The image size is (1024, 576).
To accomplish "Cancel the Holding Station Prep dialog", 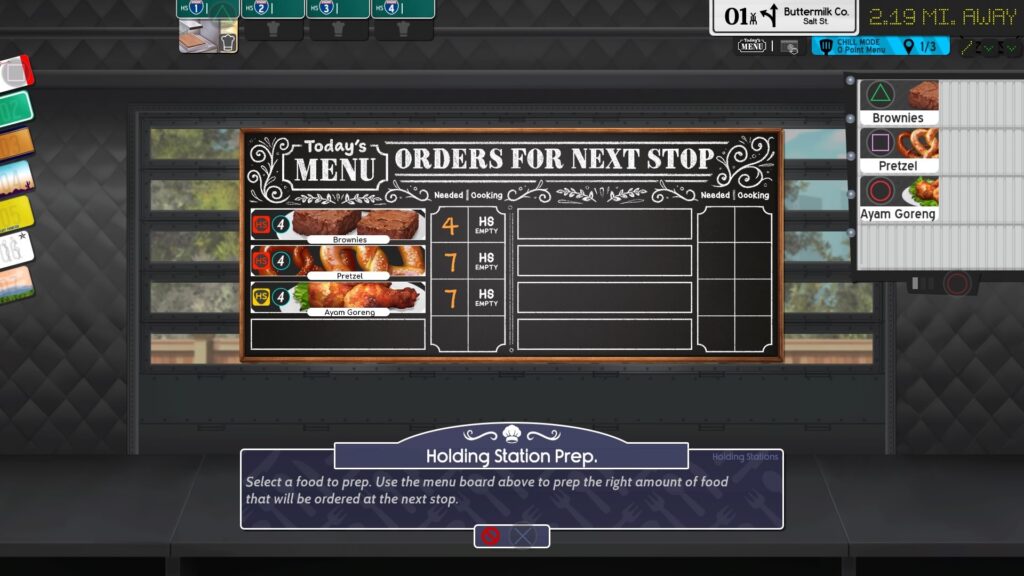I will coord(511,536).
